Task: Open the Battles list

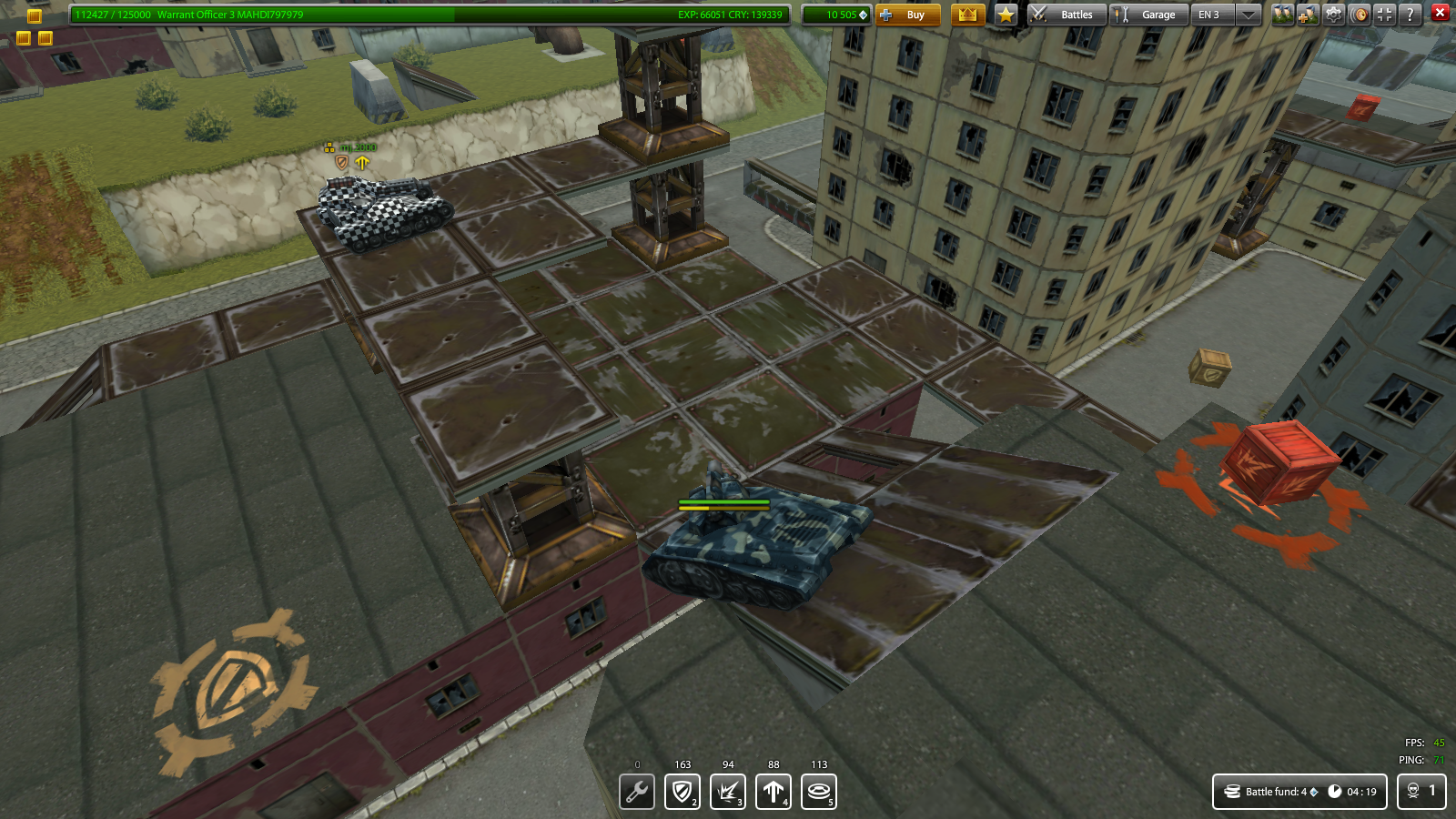Action: [1067, 15]
